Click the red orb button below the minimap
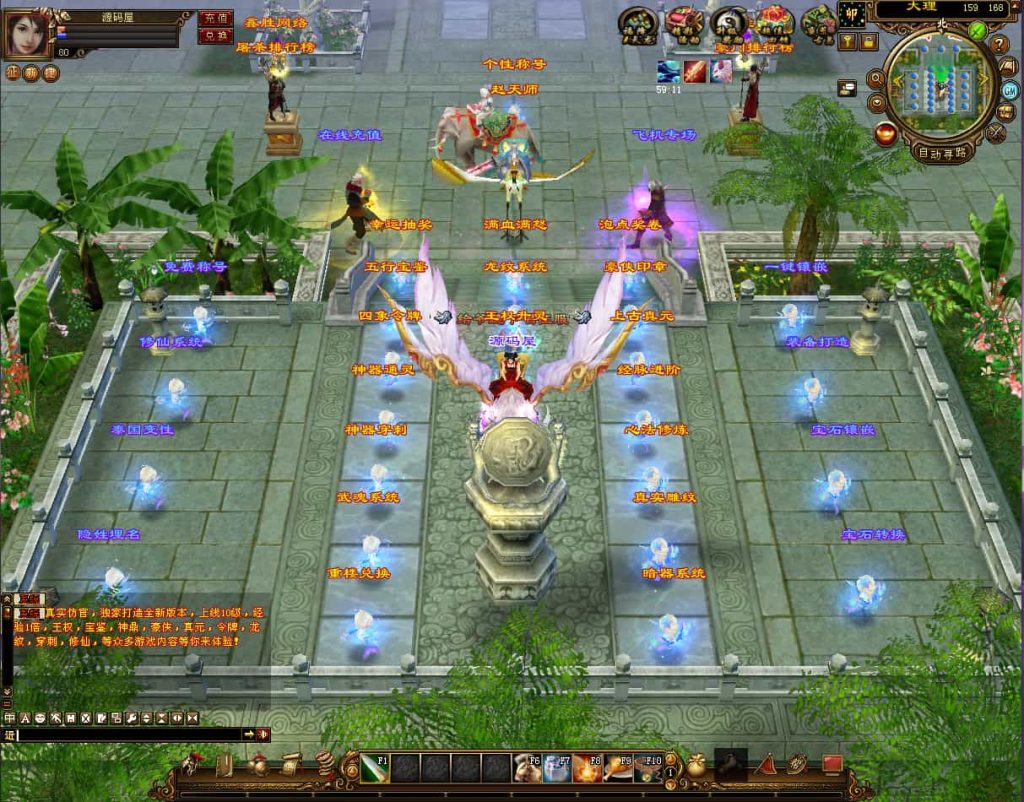1024x802 pixels. (884, 131)
